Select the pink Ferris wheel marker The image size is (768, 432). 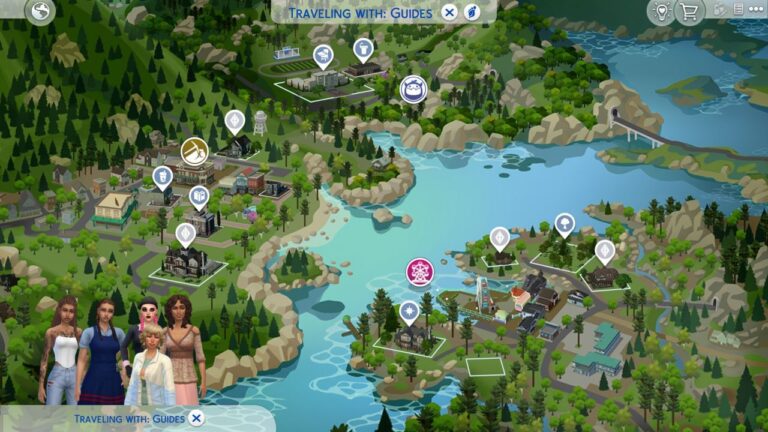tap(419, 271)
